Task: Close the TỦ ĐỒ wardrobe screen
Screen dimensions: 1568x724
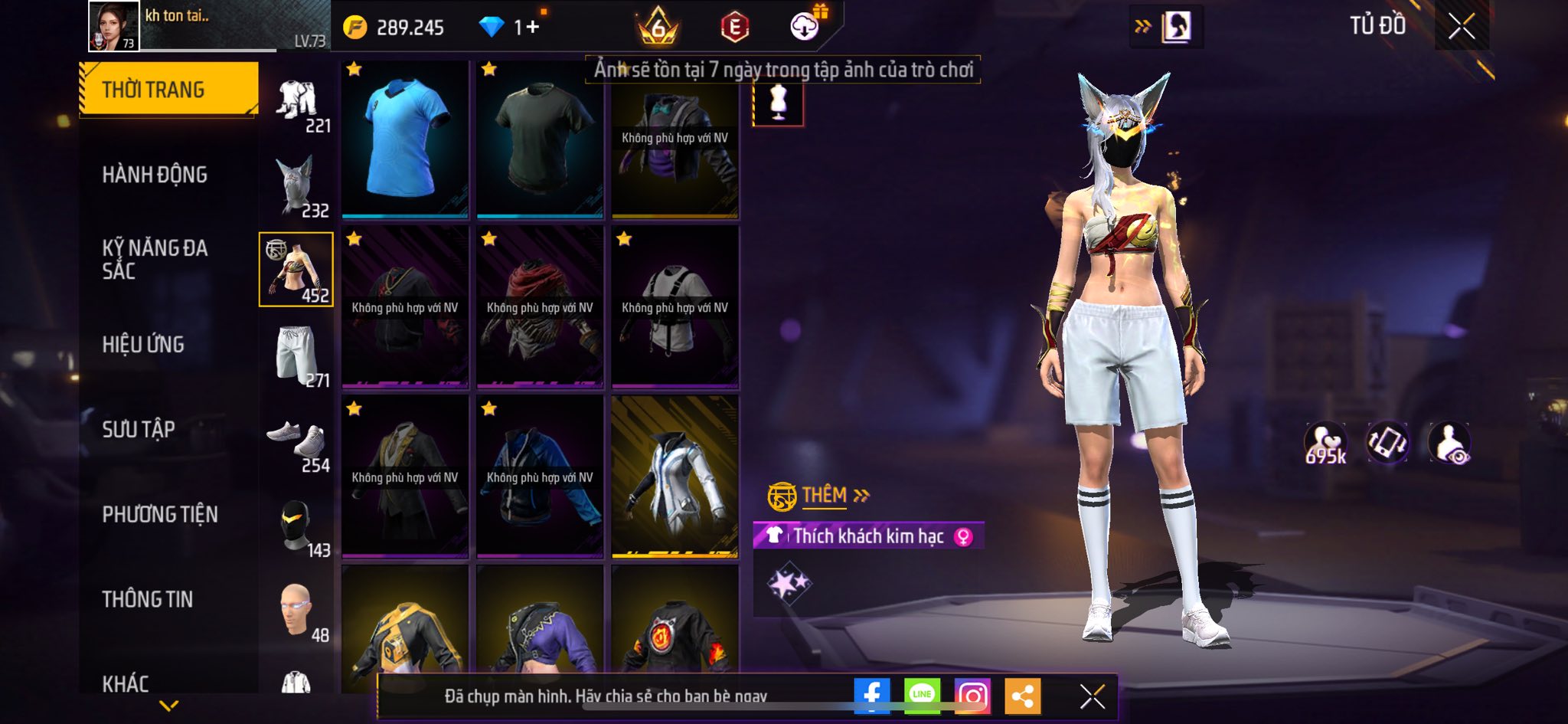Action: point(1461,27)
